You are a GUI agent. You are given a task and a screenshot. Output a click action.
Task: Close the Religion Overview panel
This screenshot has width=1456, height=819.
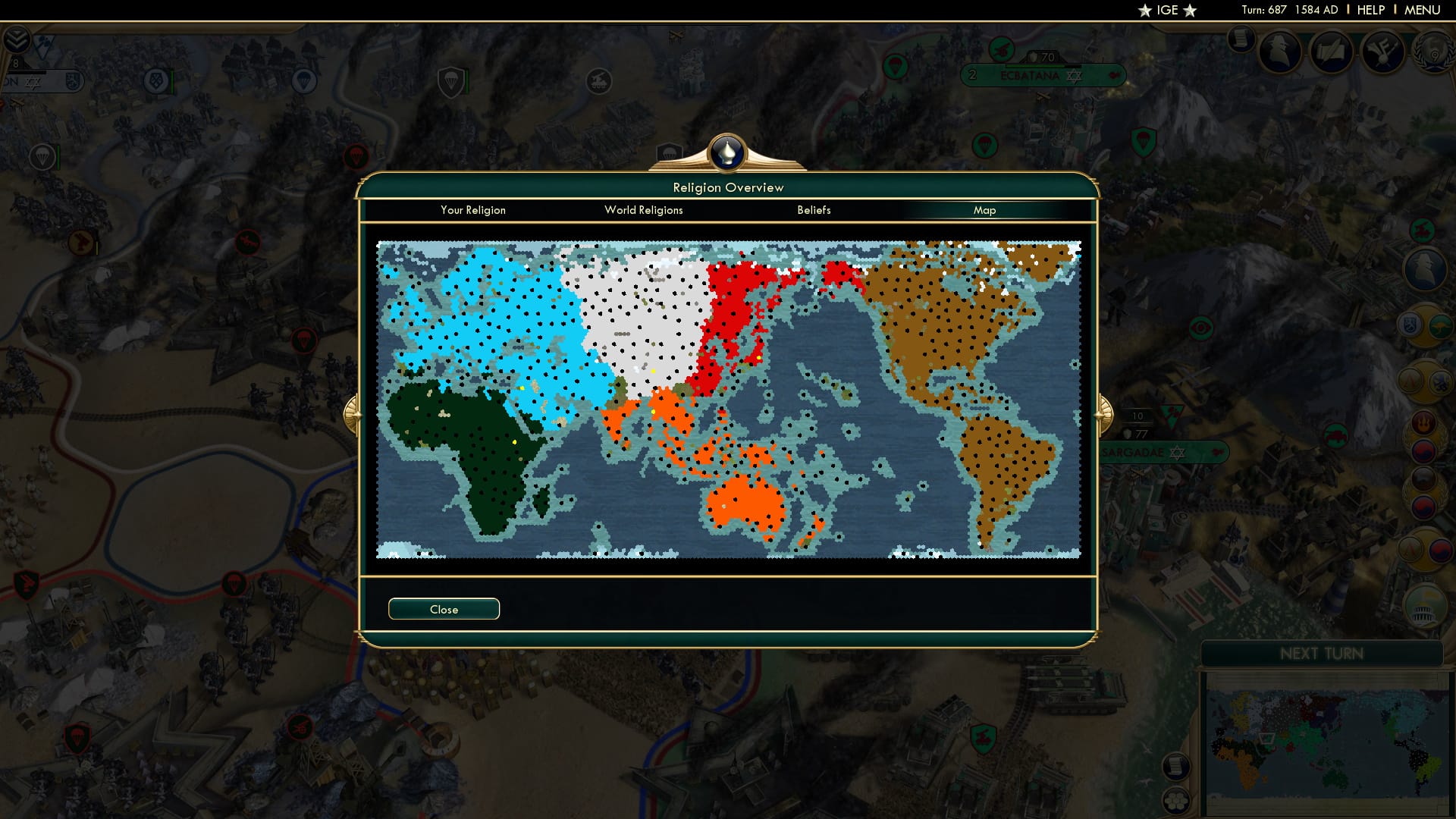pyautogui.click(x=444, y=608)
